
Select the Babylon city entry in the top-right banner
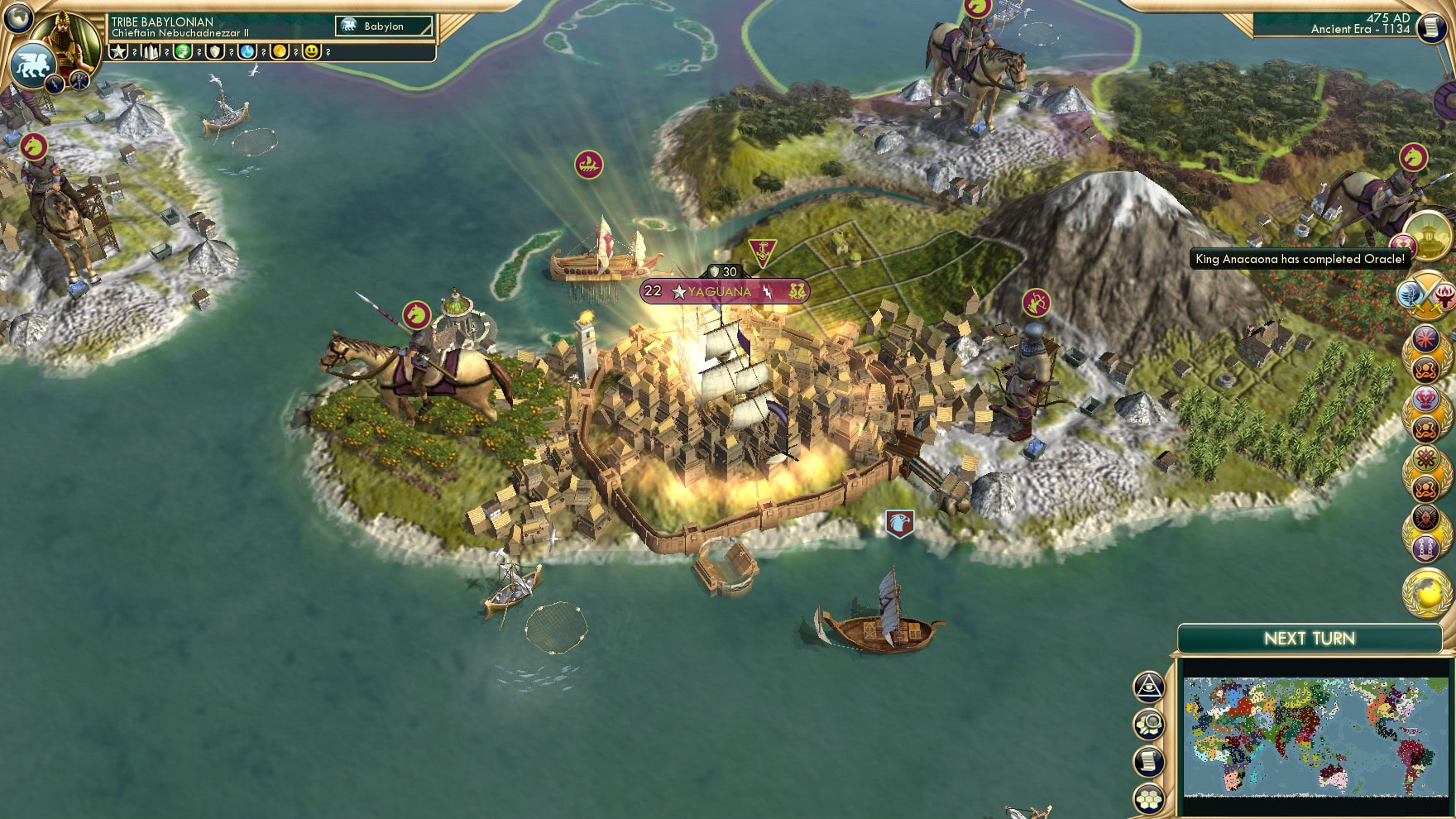pos(382,26)
